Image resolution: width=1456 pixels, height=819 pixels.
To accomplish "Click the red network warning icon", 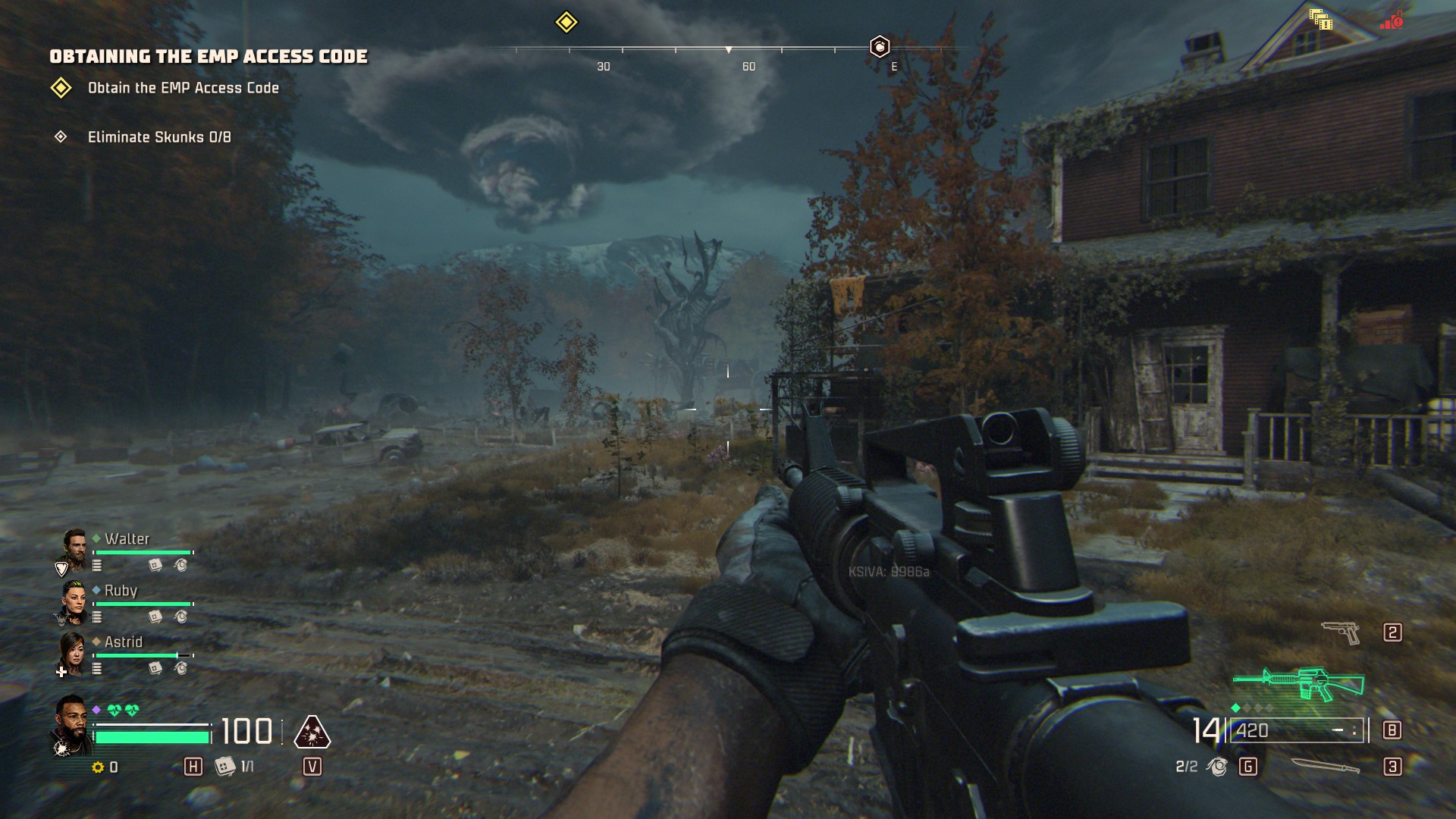I will pos(1392,20).
